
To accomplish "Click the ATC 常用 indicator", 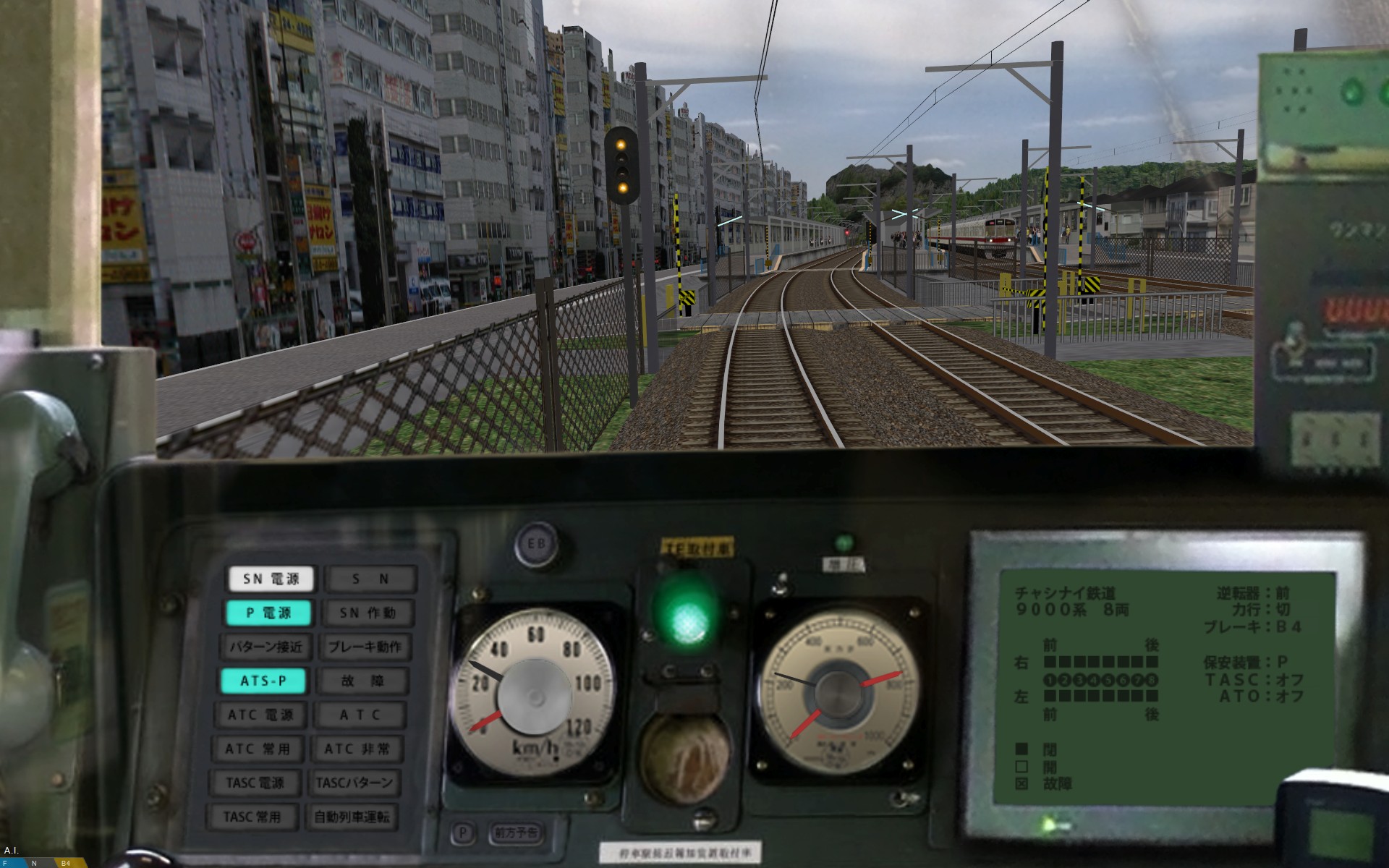I will click(x=258, y=749).
